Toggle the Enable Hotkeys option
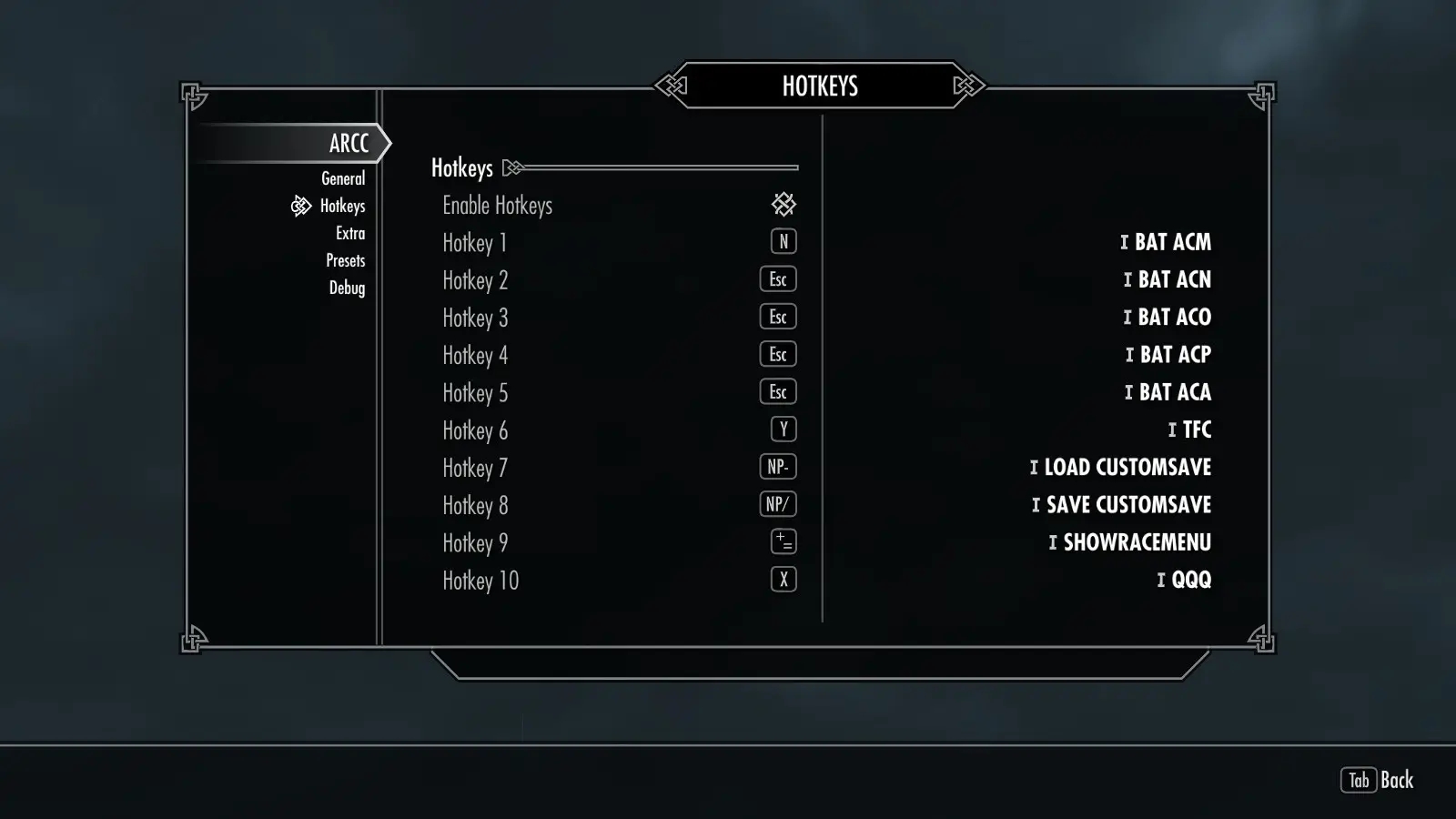The width and height of the screenshot is (1456, 819). tap(783, 205)
